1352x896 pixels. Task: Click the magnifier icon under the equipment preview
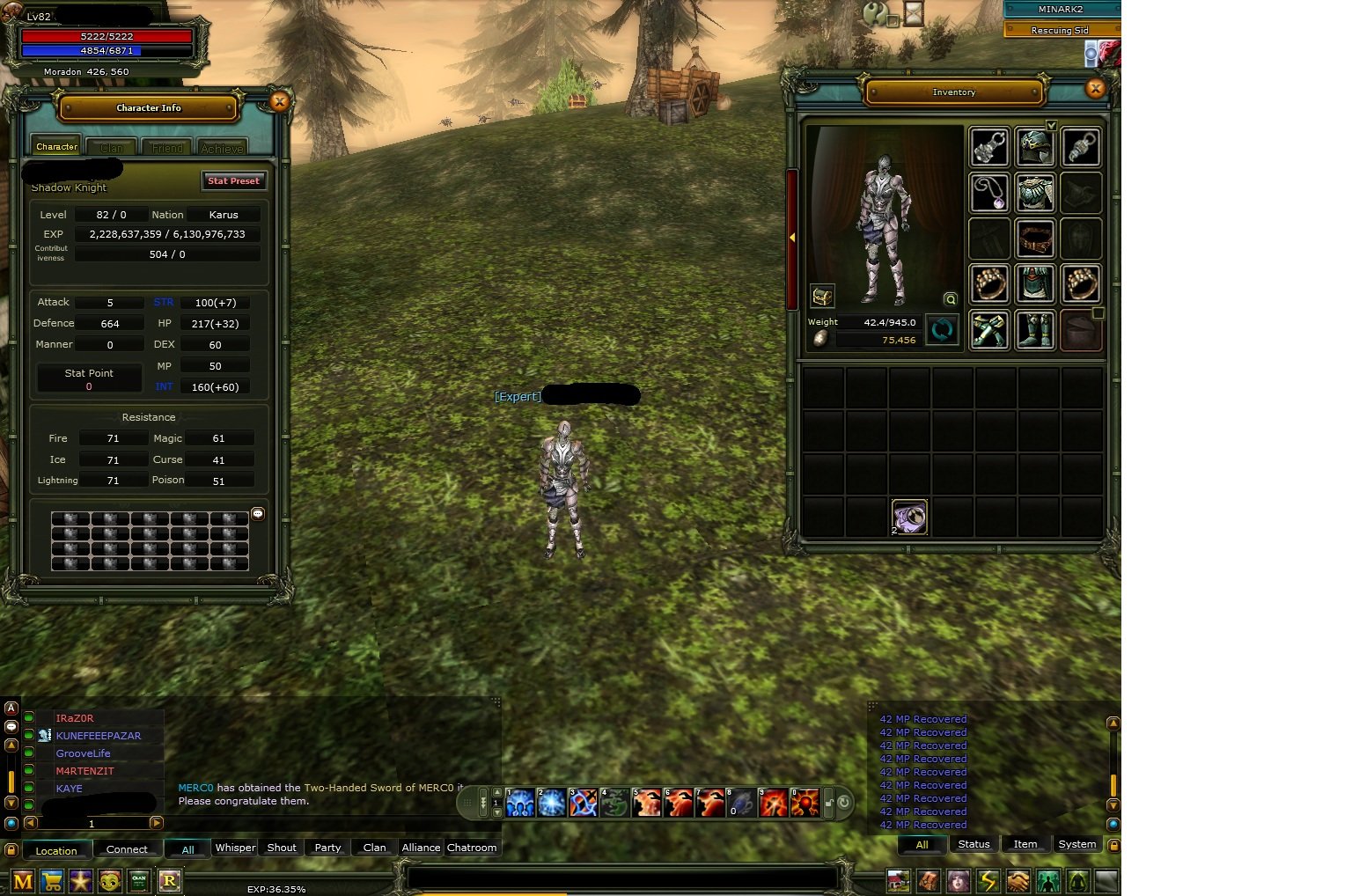coord(951,299)
